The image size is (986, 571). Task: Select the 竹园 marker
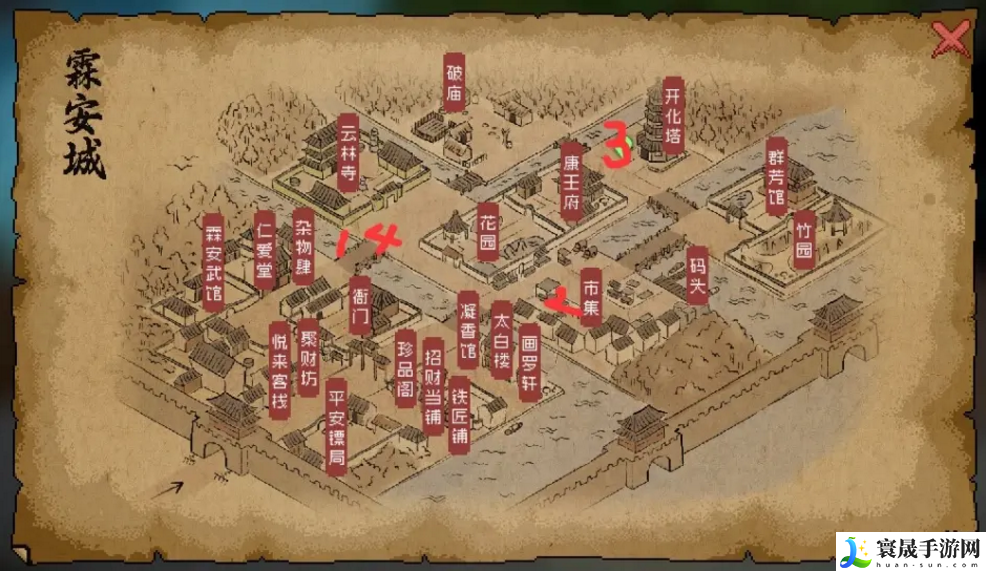[x=803, y=239]
